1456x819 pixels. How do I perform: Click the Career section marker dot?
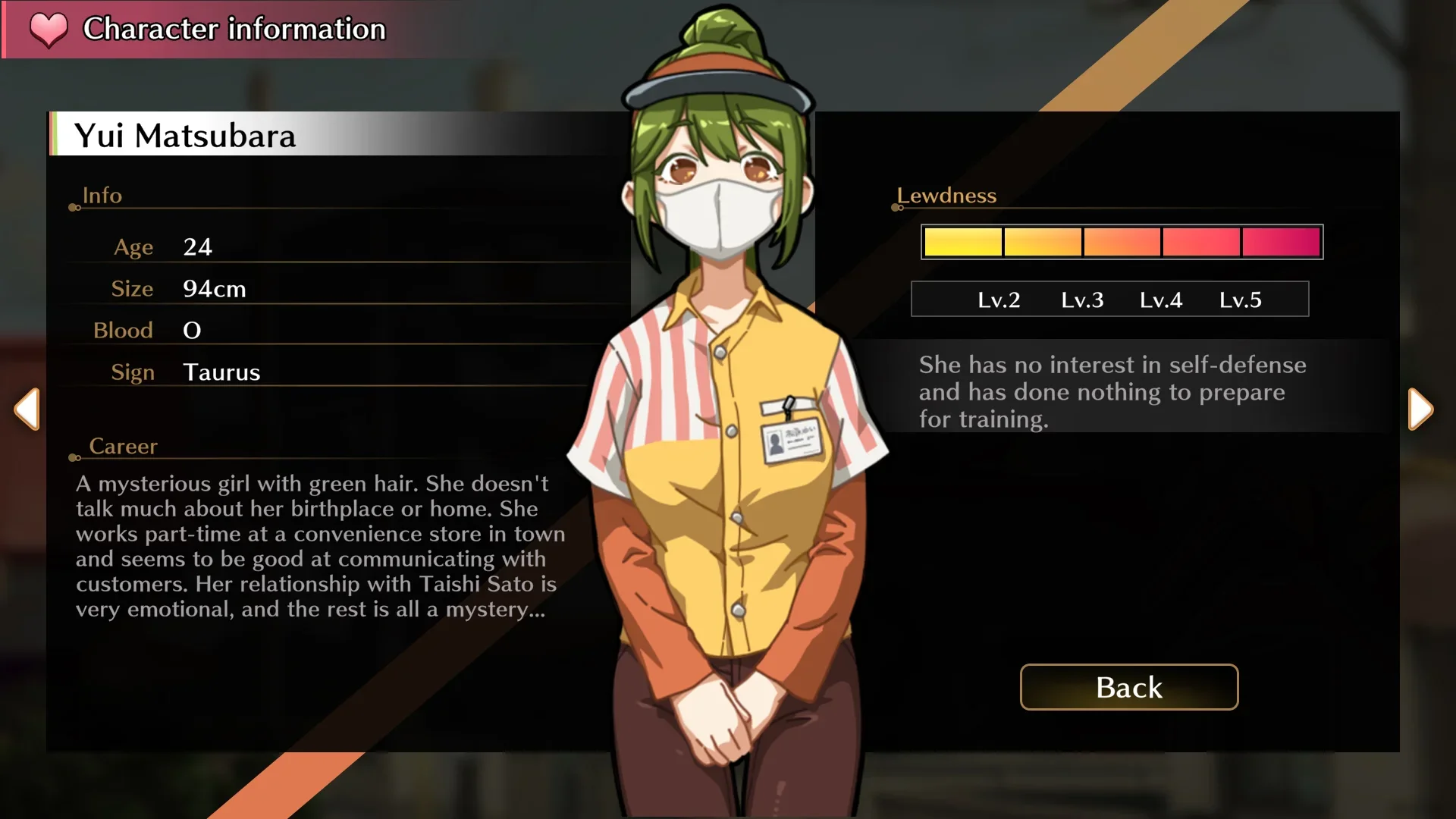coord(74,457)
